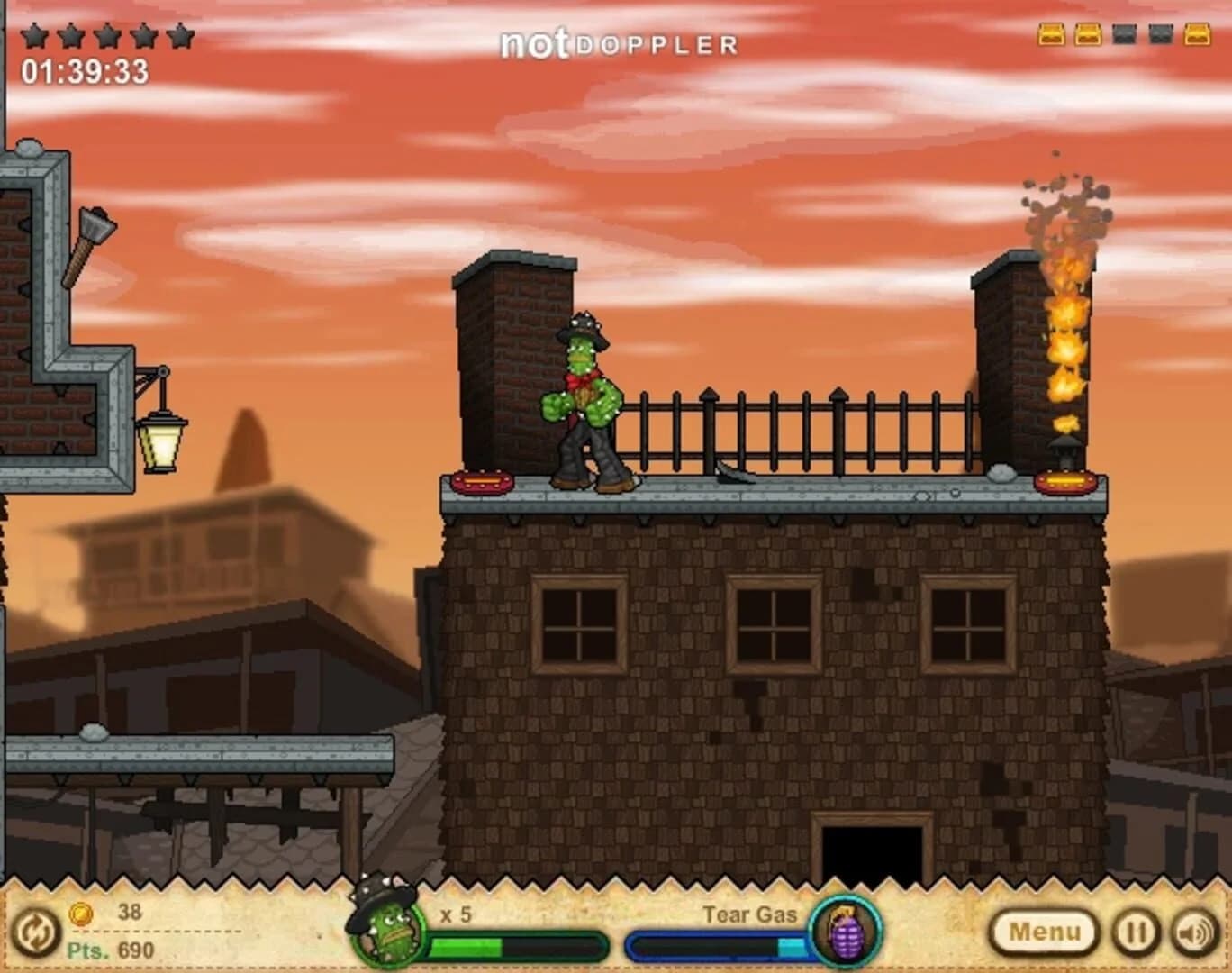Screen dimensions: 1232x973
Task: Click the level timer reading 01:39:33
Action: point(86,68)
